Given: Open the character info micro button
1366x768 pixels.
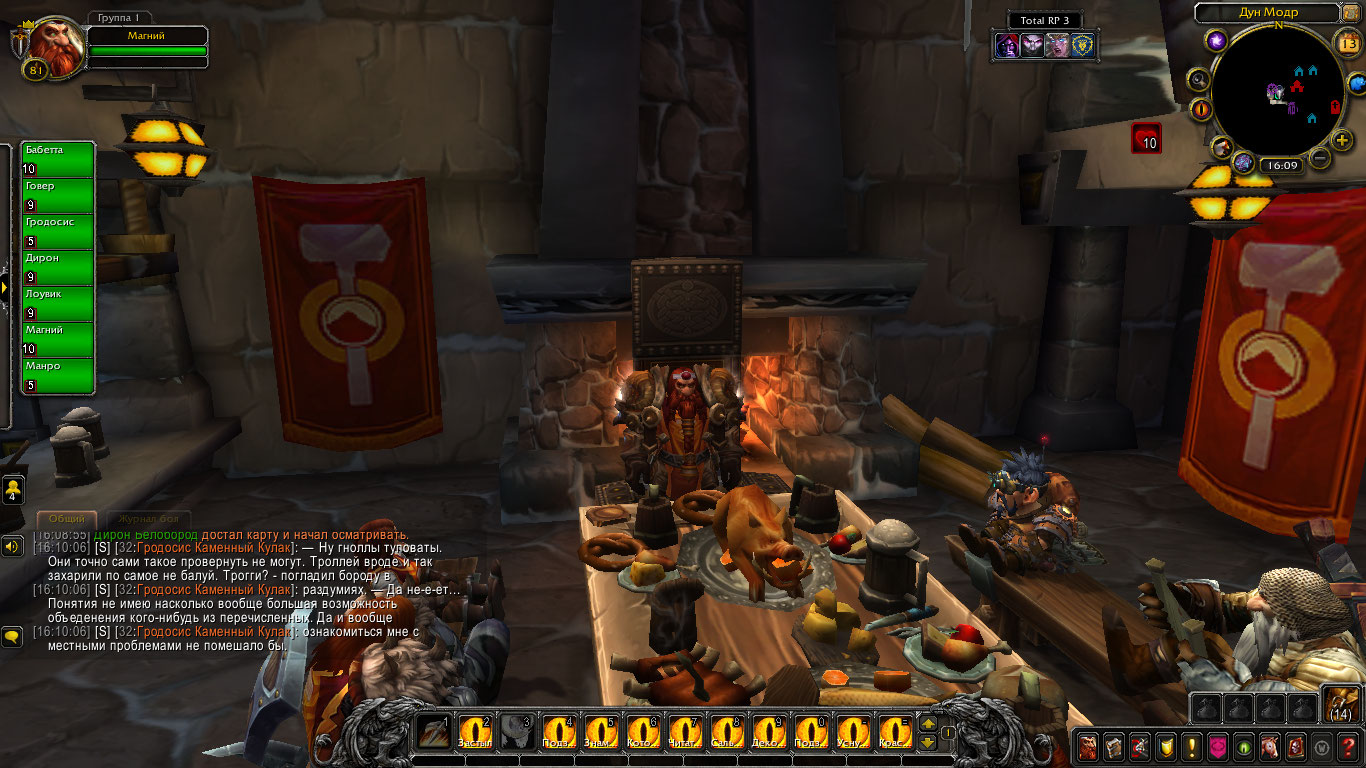Looking at the screenshot, I should [1087, 746].
